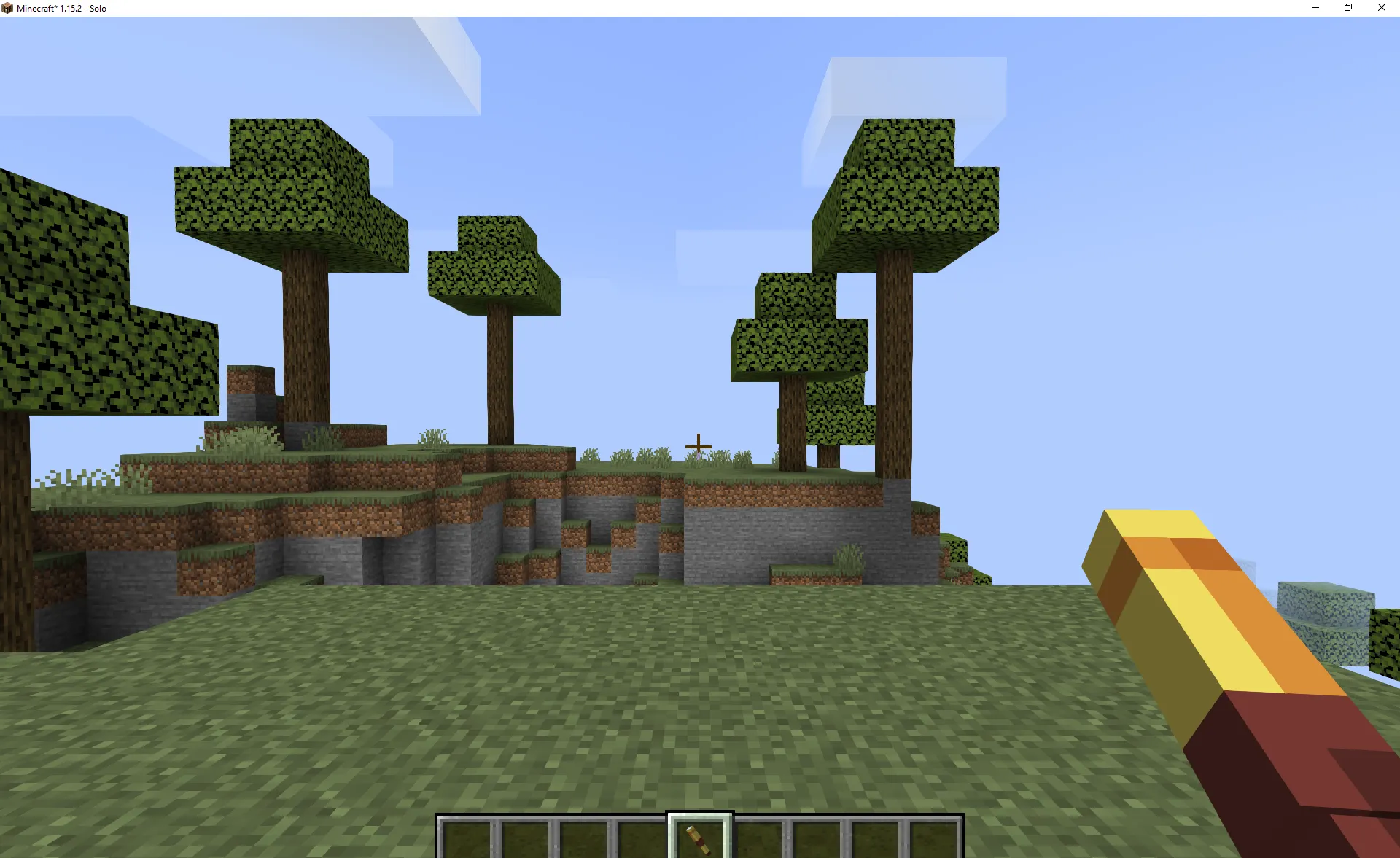
Task: Click the highlighted selection frame around the hotbar slot
Action: [699, 818]
